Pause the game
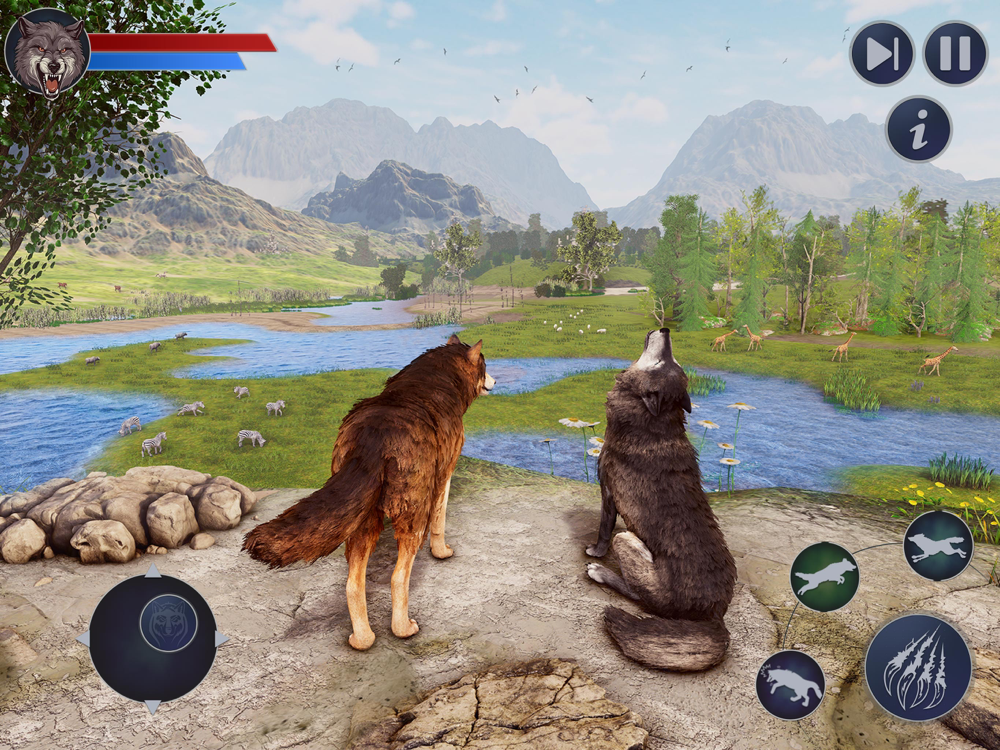The image size is (1000, 750). [955, 53]
